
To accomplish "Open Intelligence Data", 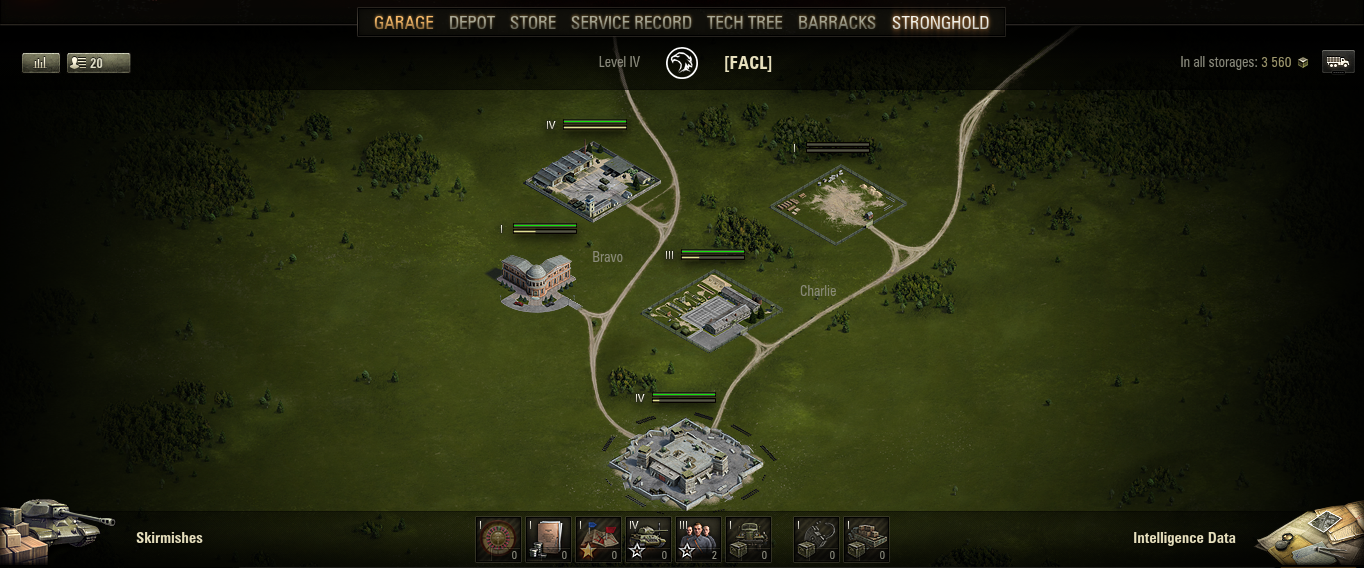I will click(1184, 538).
